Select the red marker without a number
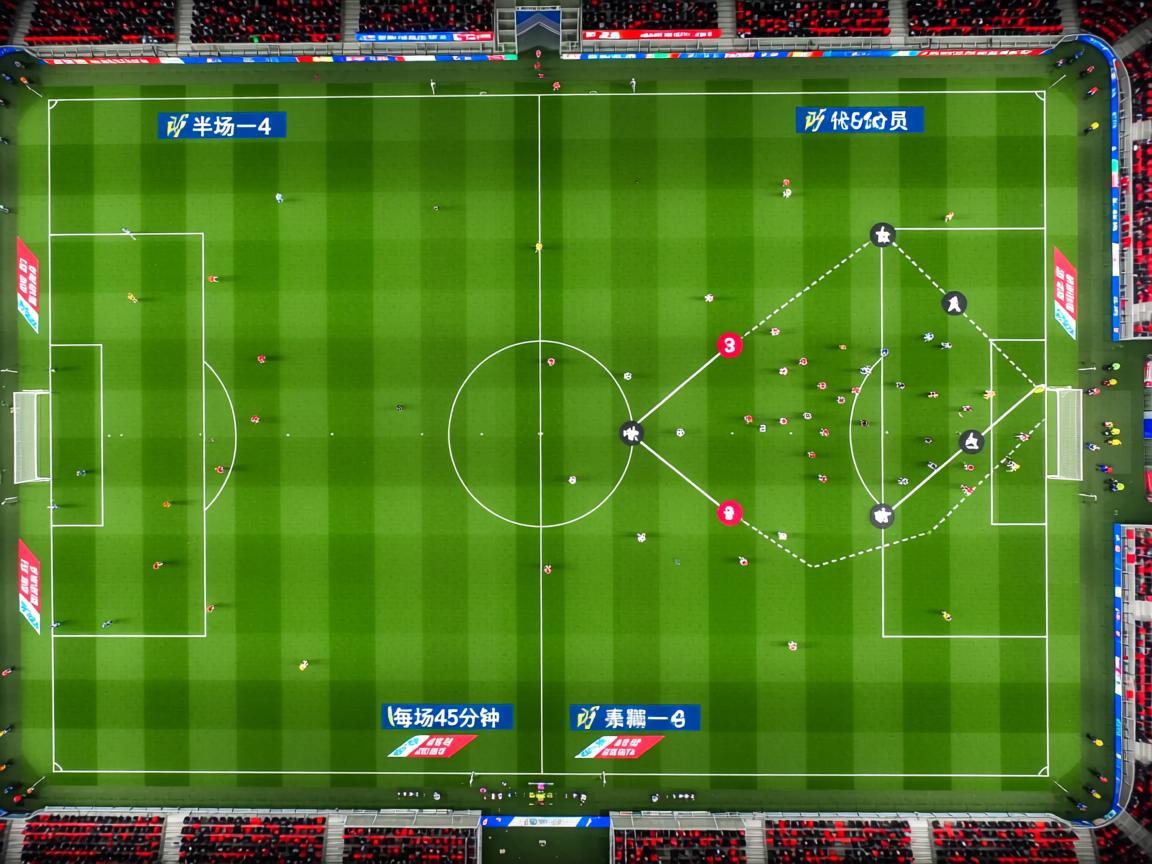The height and width of the screenshot is (864, 1152). coord(730,513)
